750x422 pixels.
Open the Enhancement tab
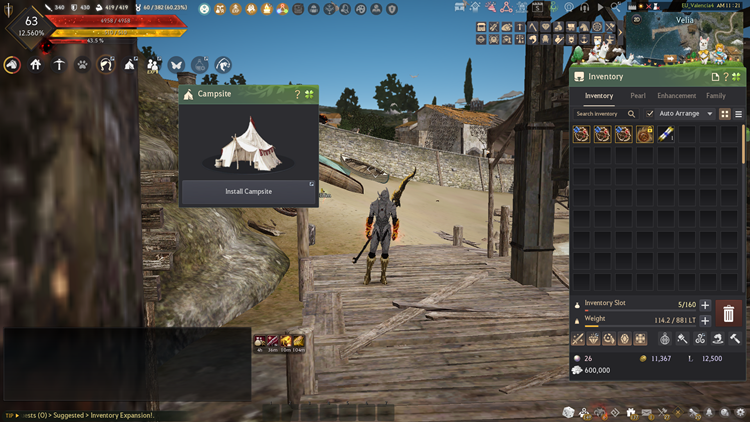coord(676,96)
